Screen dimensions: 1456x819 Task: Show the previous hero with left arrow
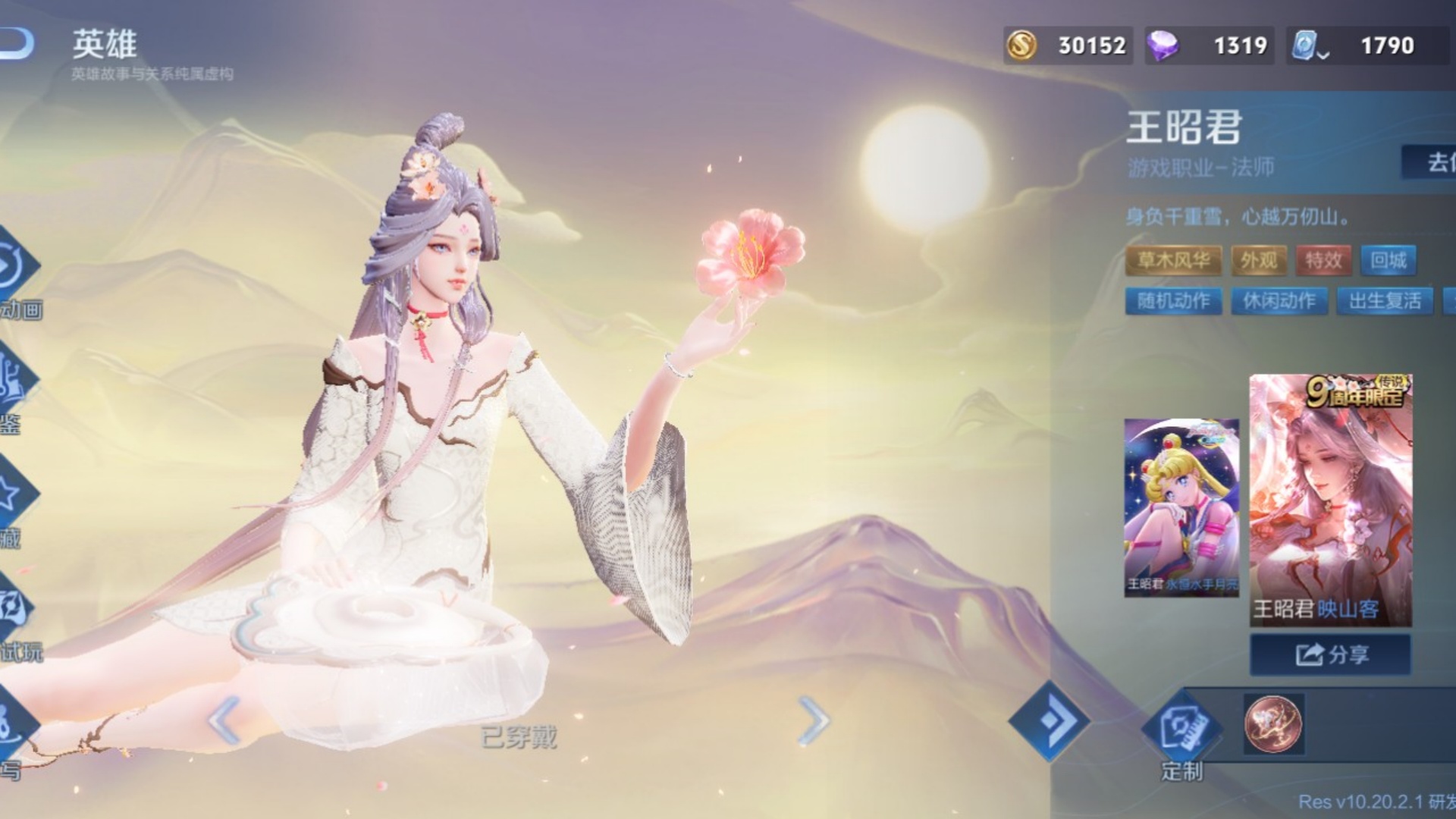tap(224, 720)
